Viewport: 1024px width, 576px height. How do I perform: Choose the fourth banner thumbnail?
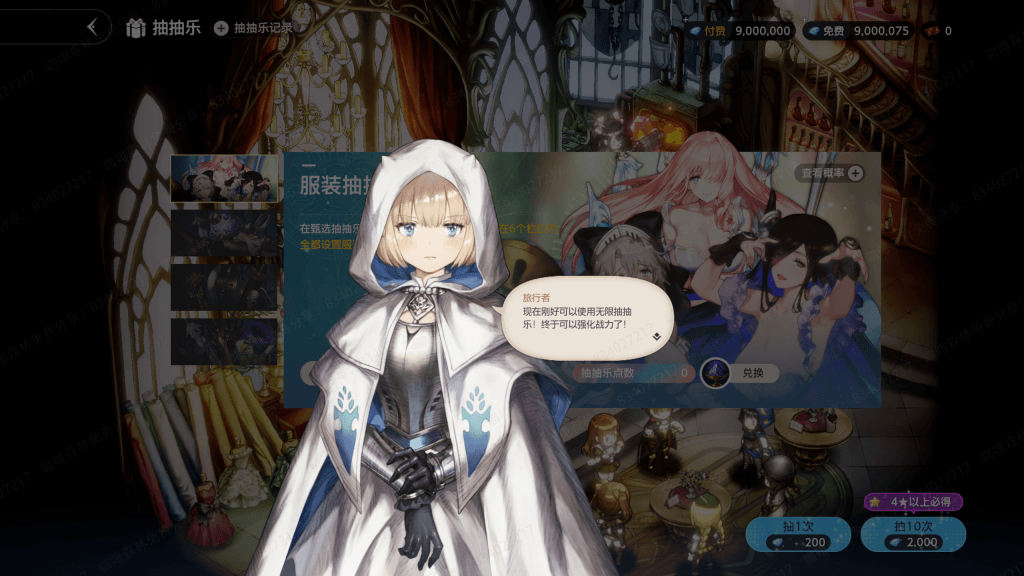coord(224,341)
